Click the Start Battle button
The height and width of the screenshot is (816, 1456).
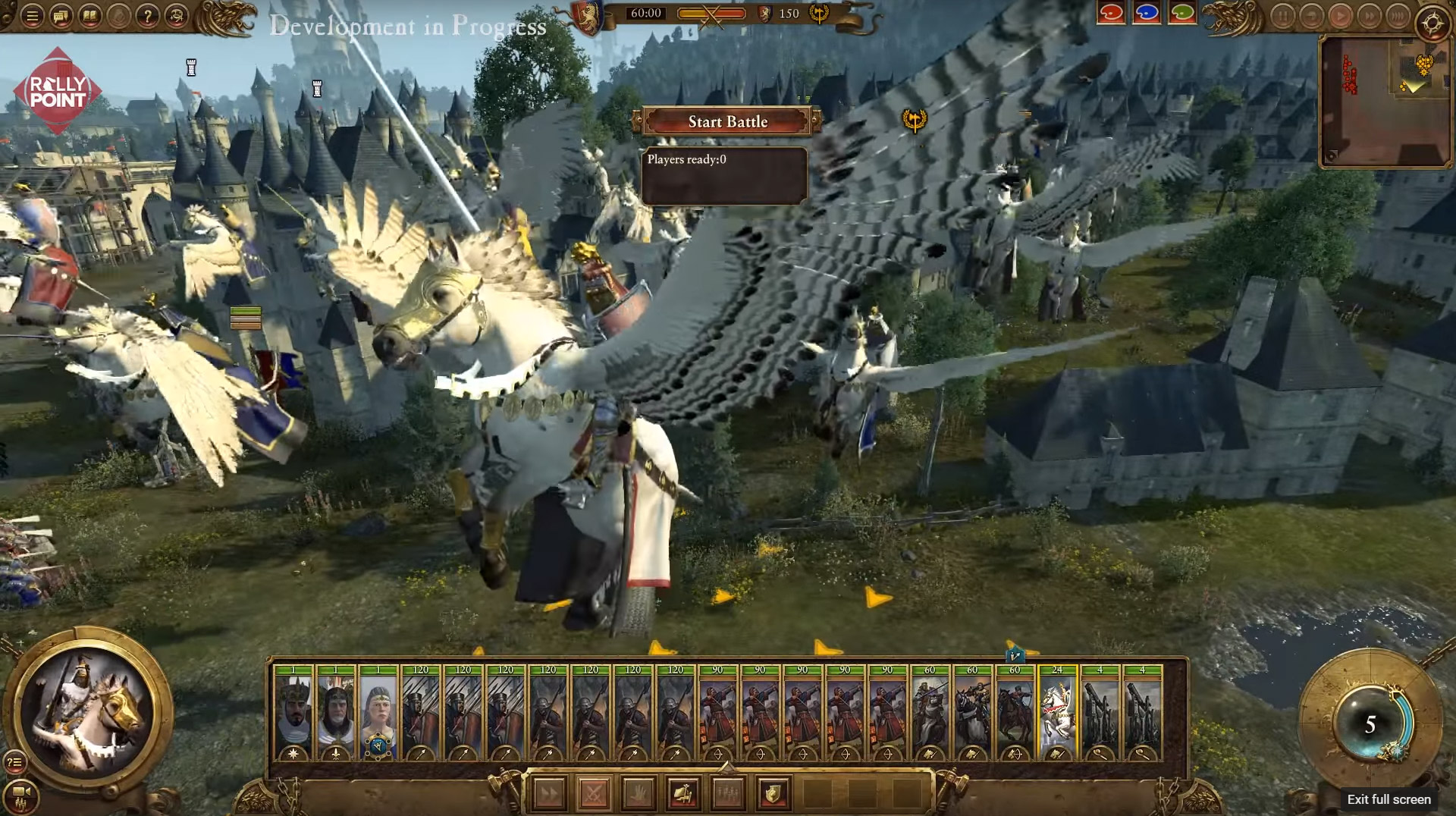point(727,121)
